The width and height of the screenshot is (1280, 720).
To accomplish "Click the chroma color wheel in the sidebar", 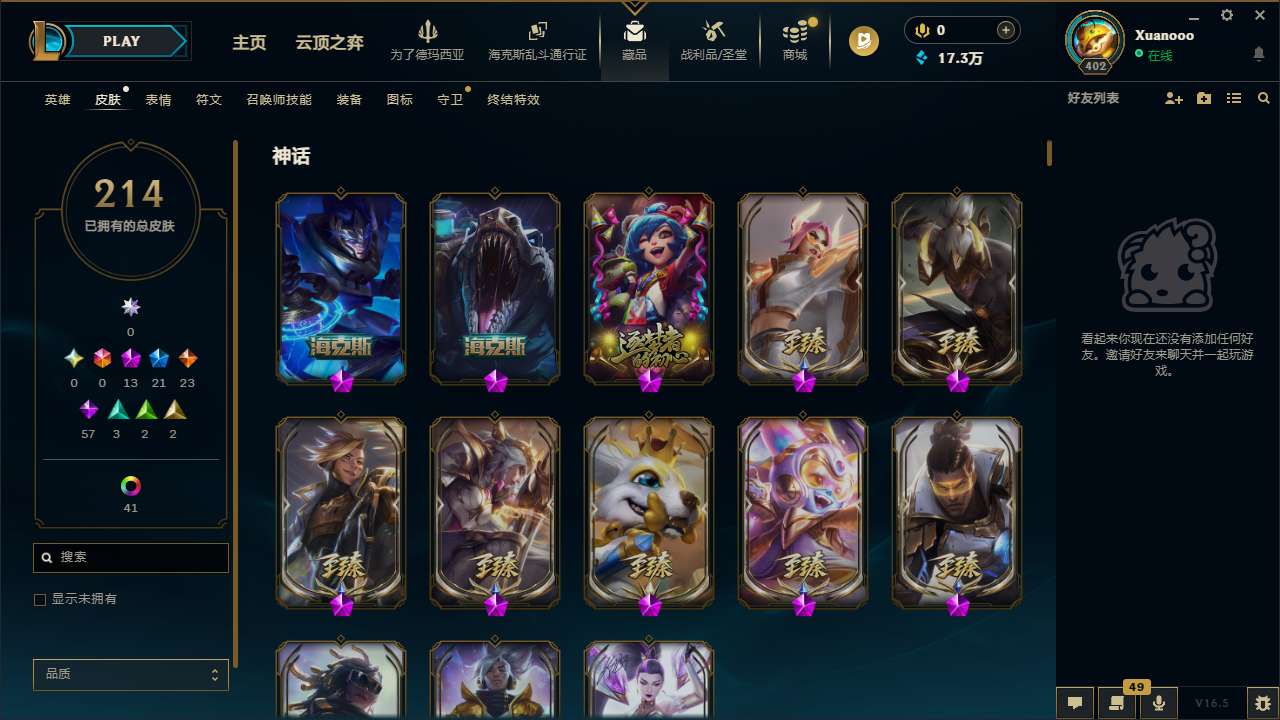I will click(x=129, y=487).
